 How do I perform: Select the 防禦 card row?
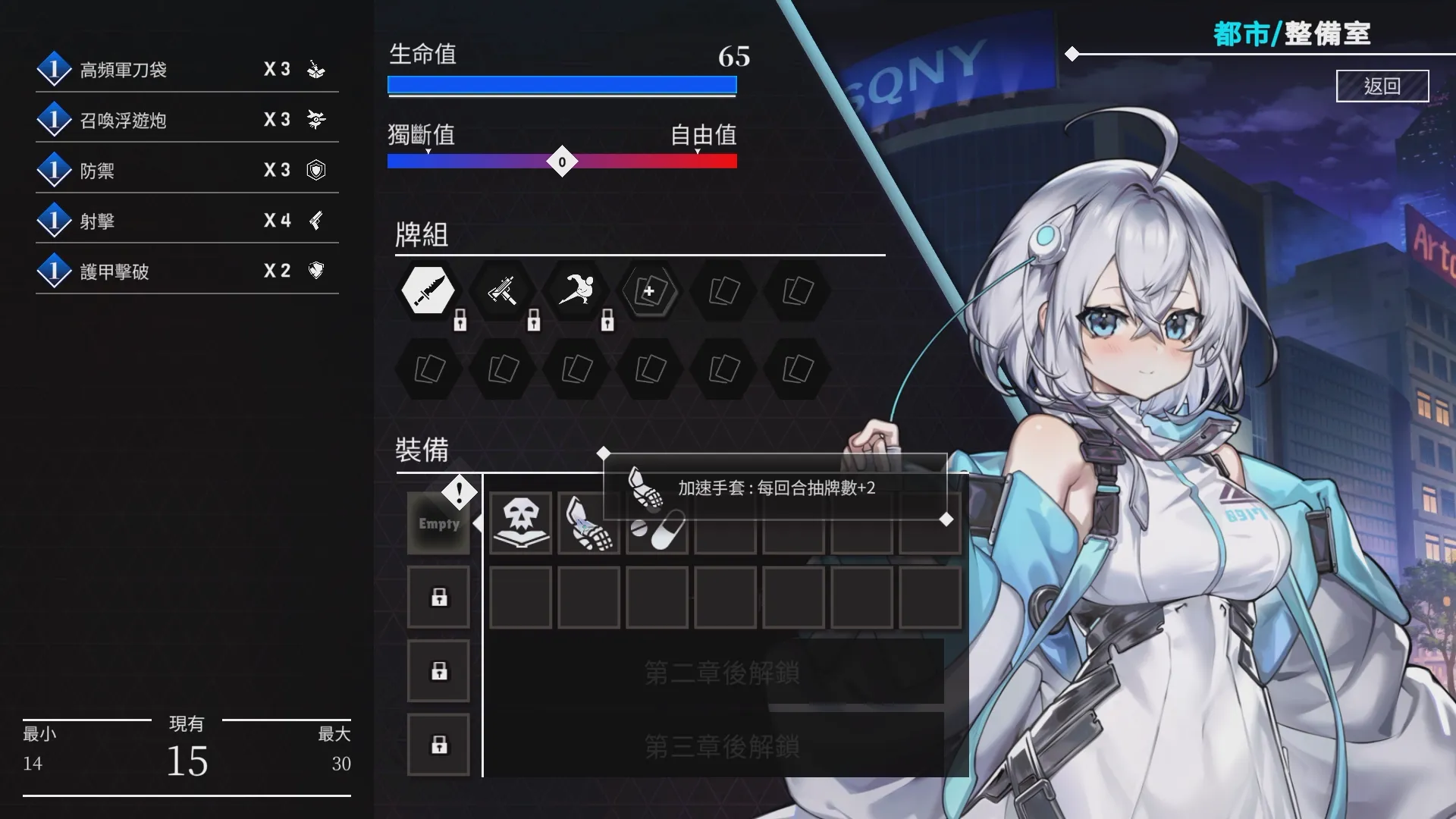(x=187, y=171)
